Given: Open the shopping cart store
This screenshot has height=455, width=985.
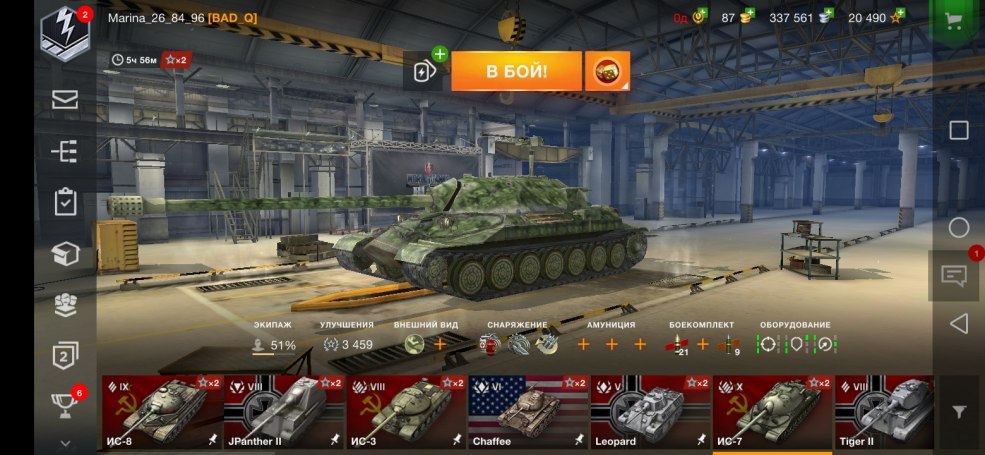Looking at the screenshot, I should pyautogui.click(x=958, y=22).
